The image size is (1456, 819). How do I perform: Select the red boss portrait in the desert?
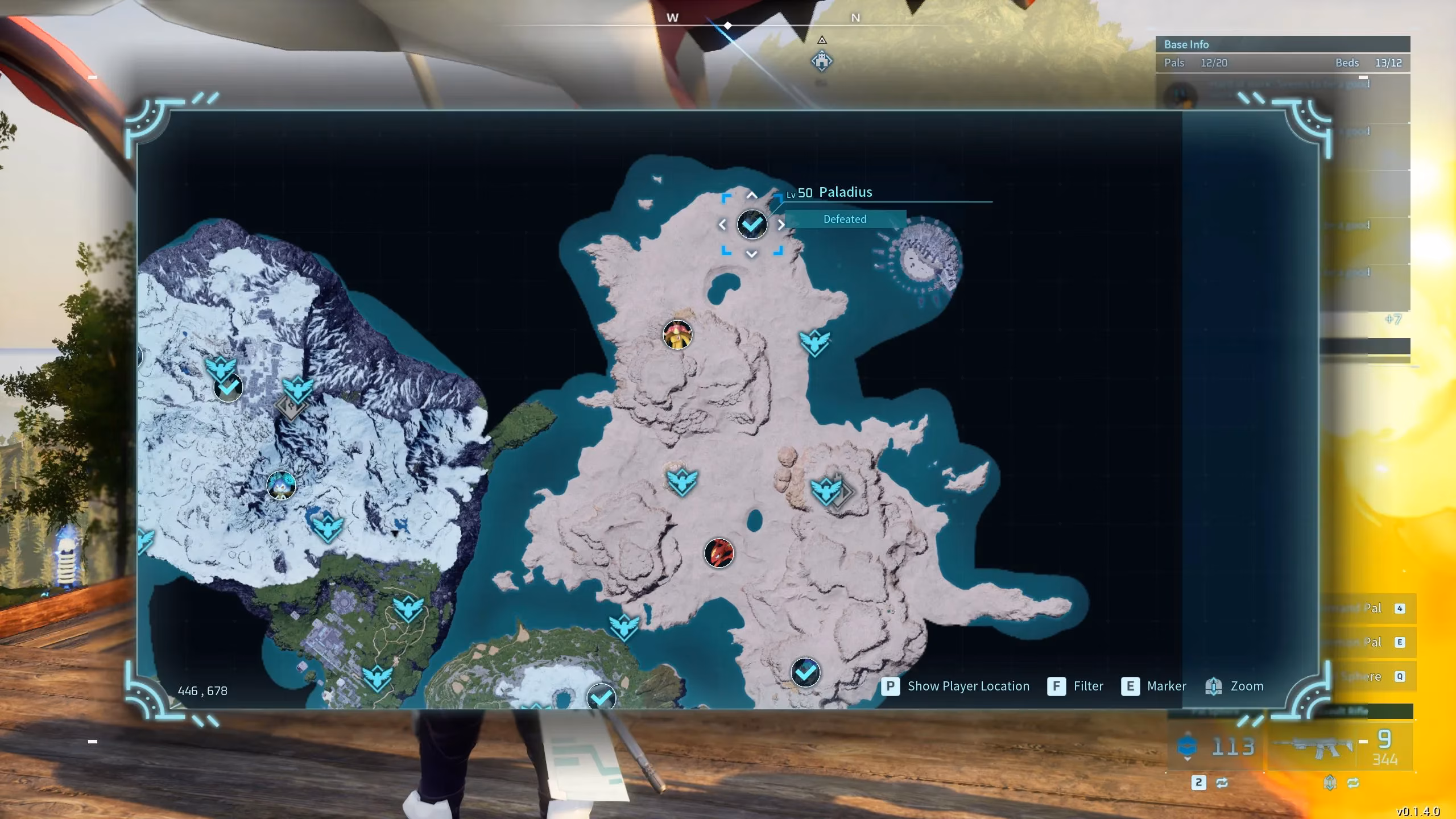[x=719, y=553]
